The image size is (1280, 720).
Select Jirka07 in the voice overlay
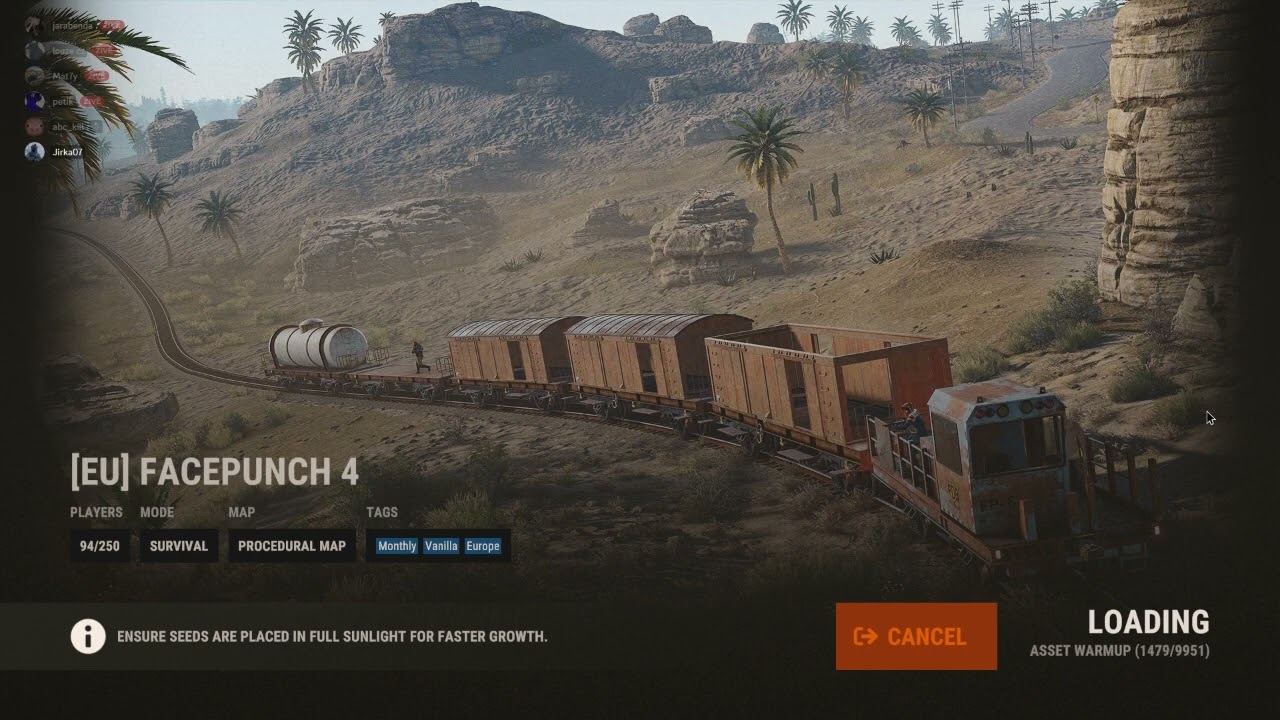pos(66,152)
